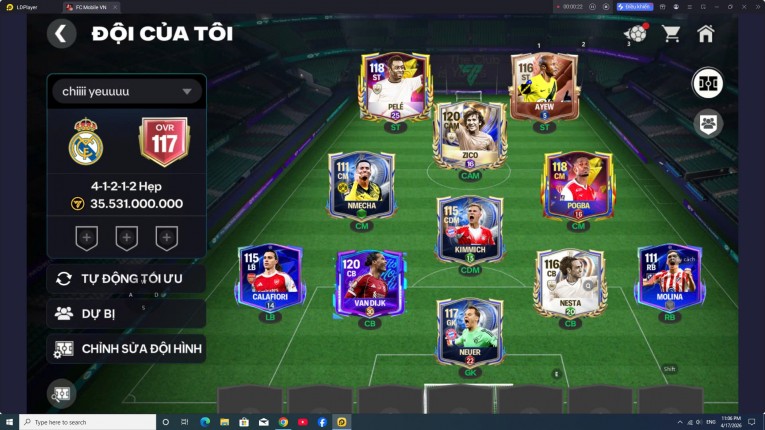765x430 pixels.
Task: Select Nesta centre back card
Action: [x=569, y=283]
